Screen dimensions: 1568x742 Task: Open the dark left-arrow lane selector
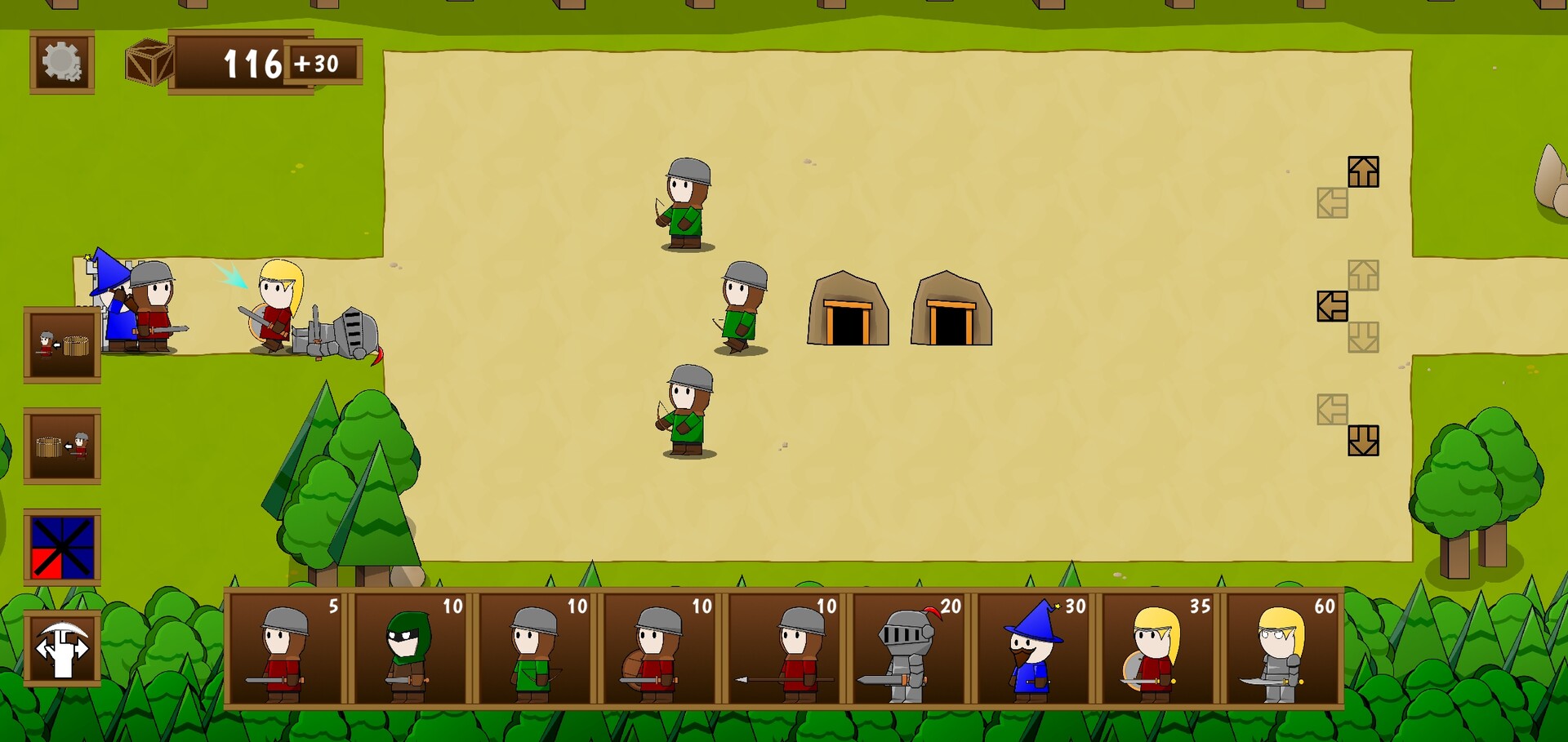[x=1333, y=305]
